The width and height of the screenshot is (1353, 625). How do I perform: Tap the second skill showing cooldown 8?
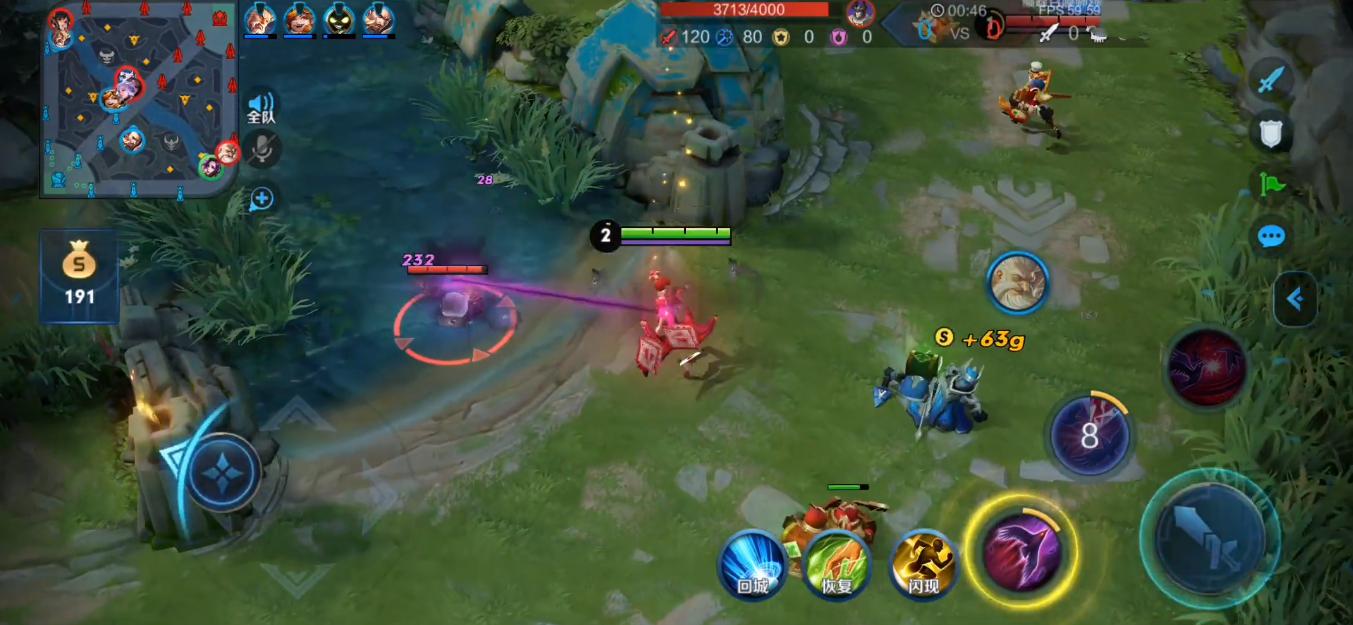pos(1089,437)
